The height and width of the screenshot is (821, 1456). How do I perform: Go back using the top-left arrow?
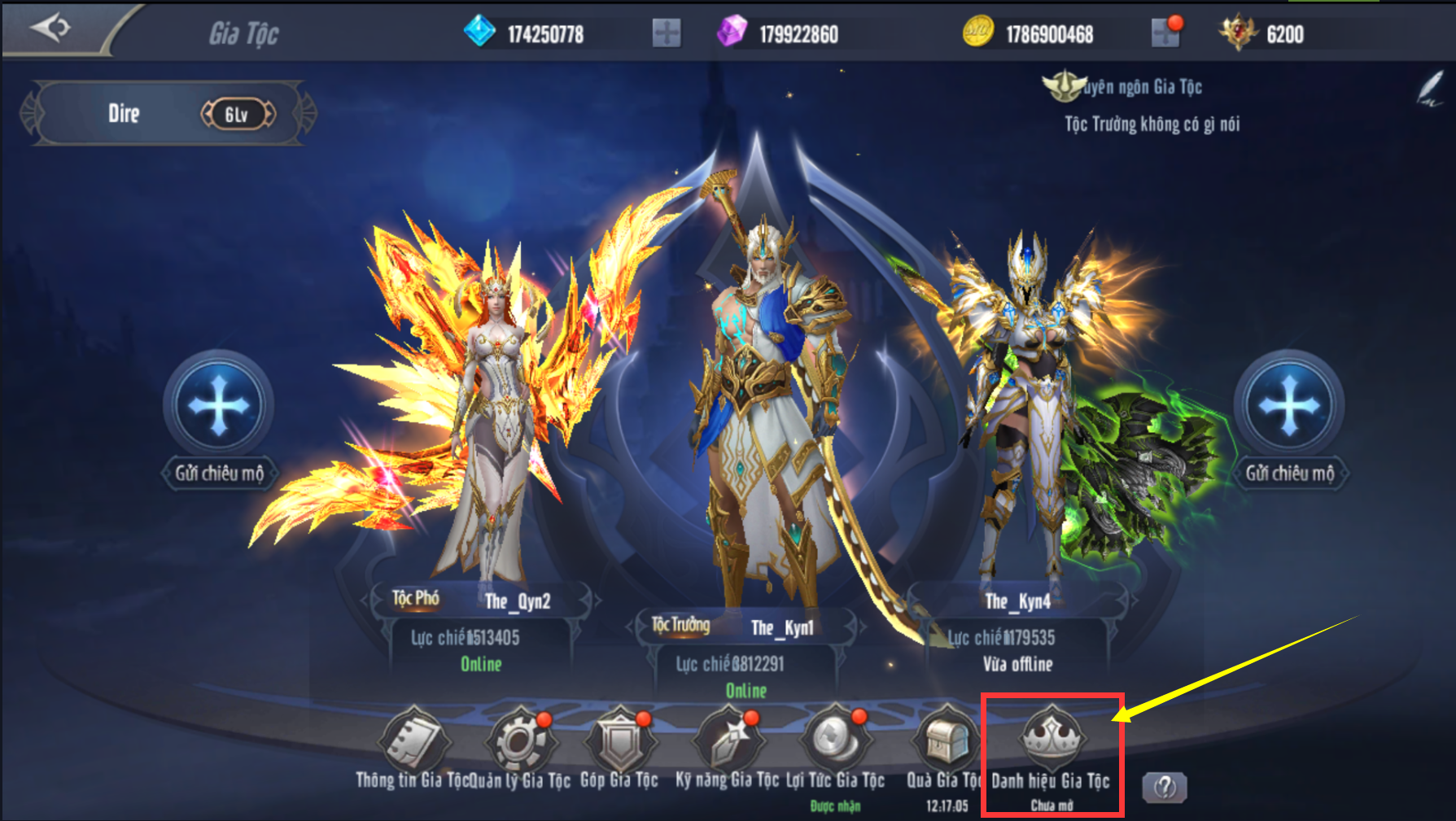[x=50, y=28]
